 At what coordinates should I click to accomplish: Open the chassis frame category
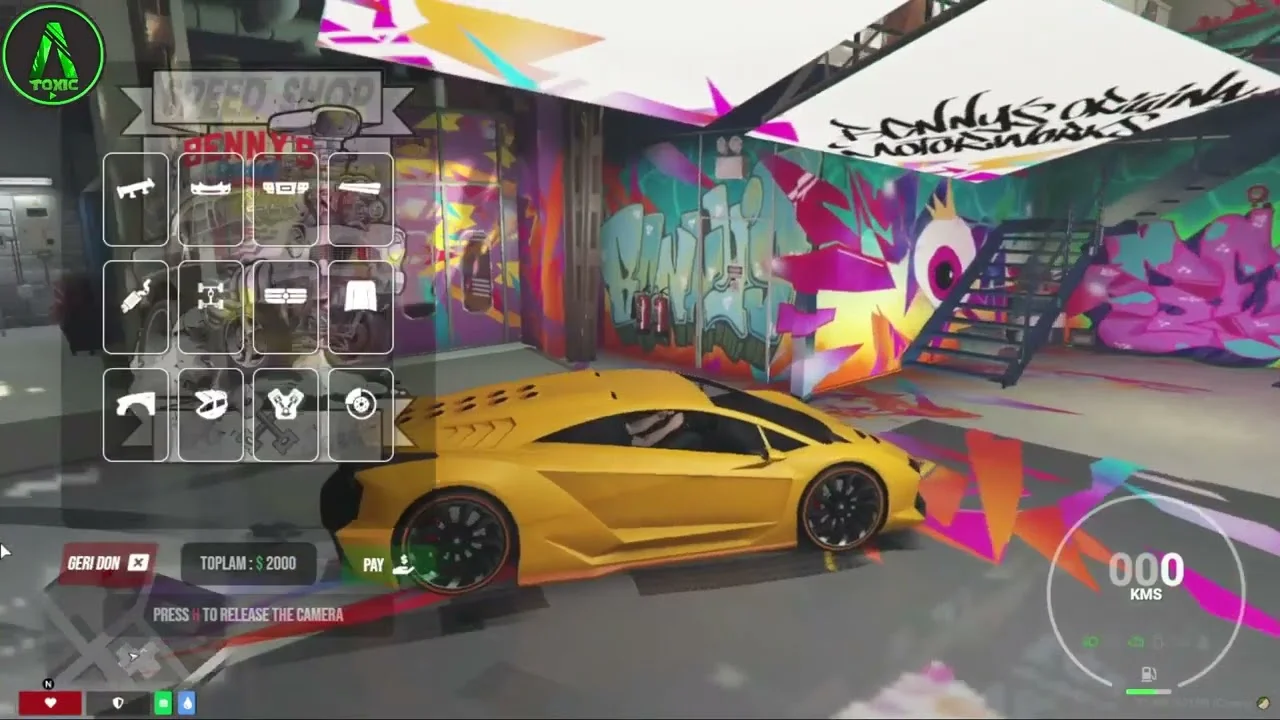click(211, 307)
